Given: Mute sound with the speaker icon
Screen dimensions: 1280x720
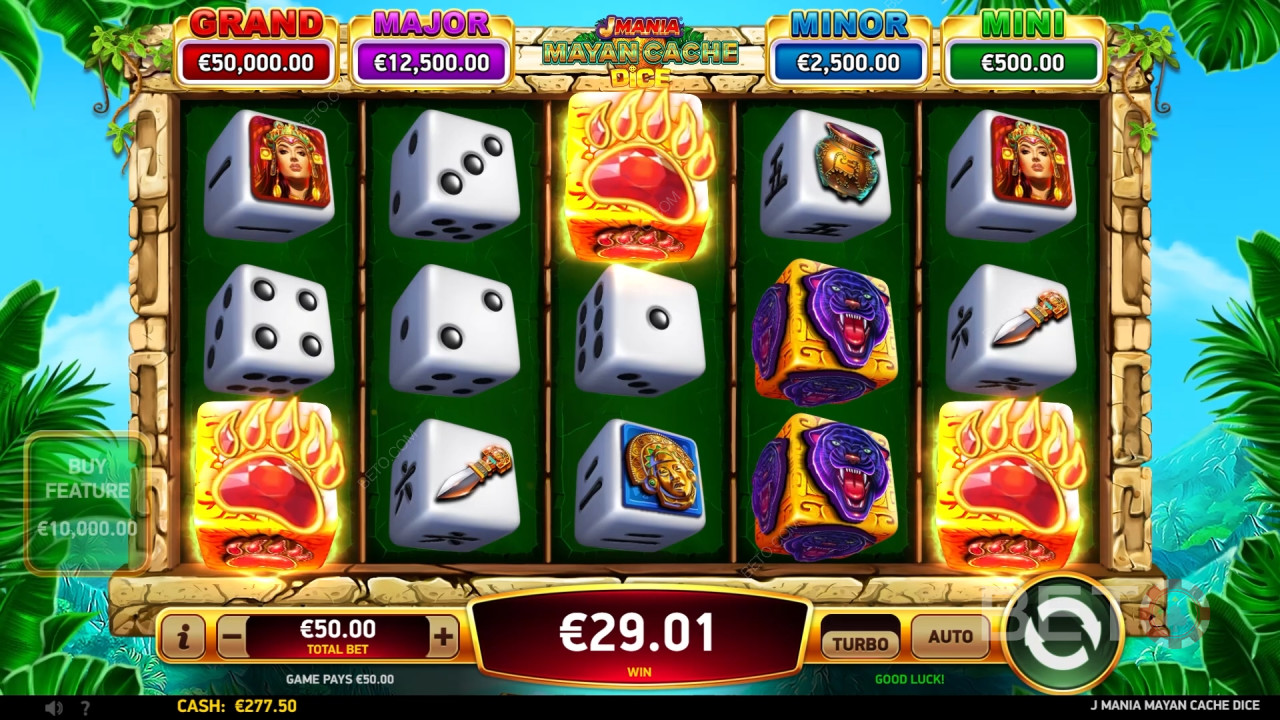Looking at the screenshot, I should (53, 707).
